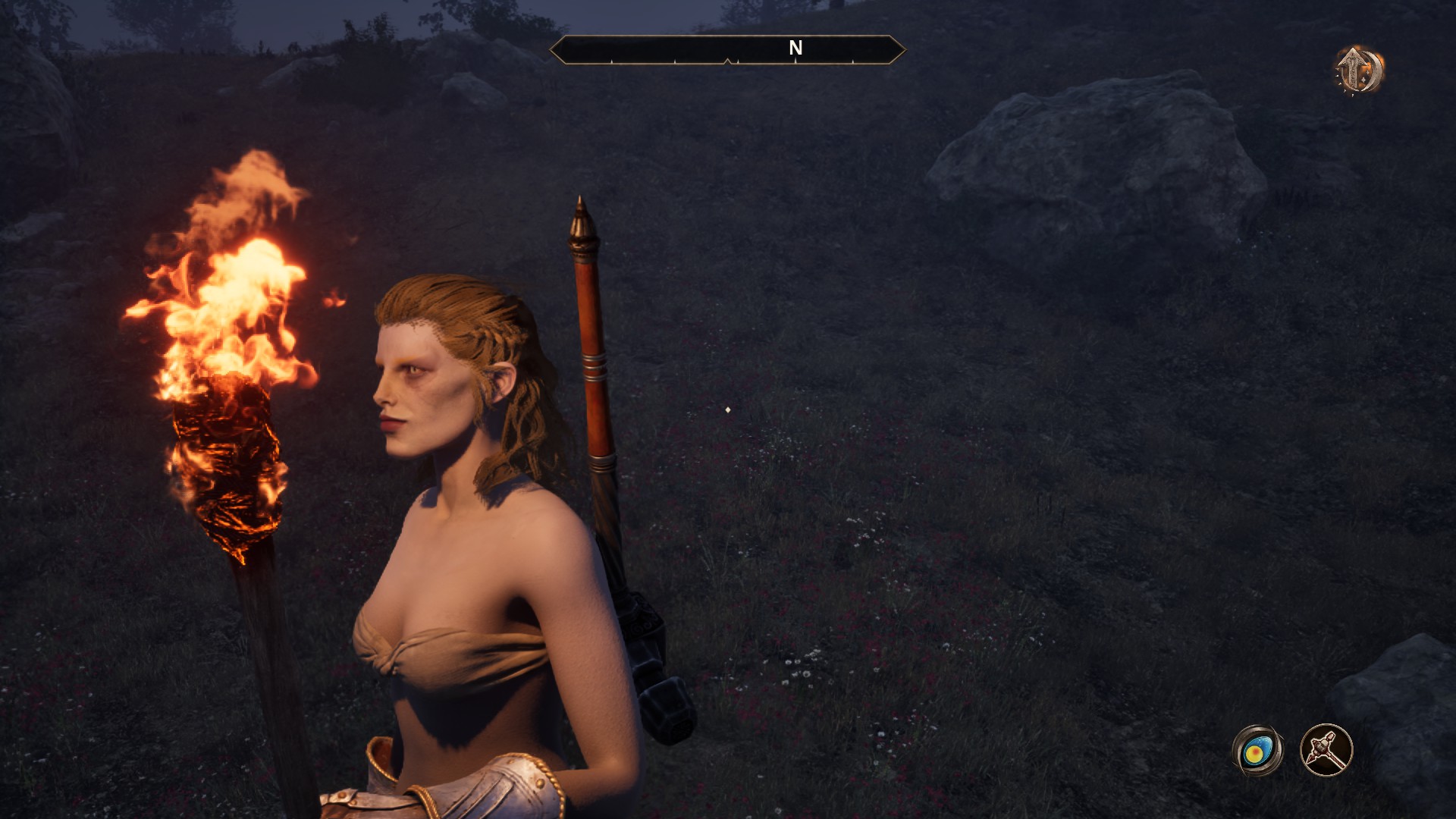Click the compass bar showing N
1456x819 pixels.
pos(727,50)
